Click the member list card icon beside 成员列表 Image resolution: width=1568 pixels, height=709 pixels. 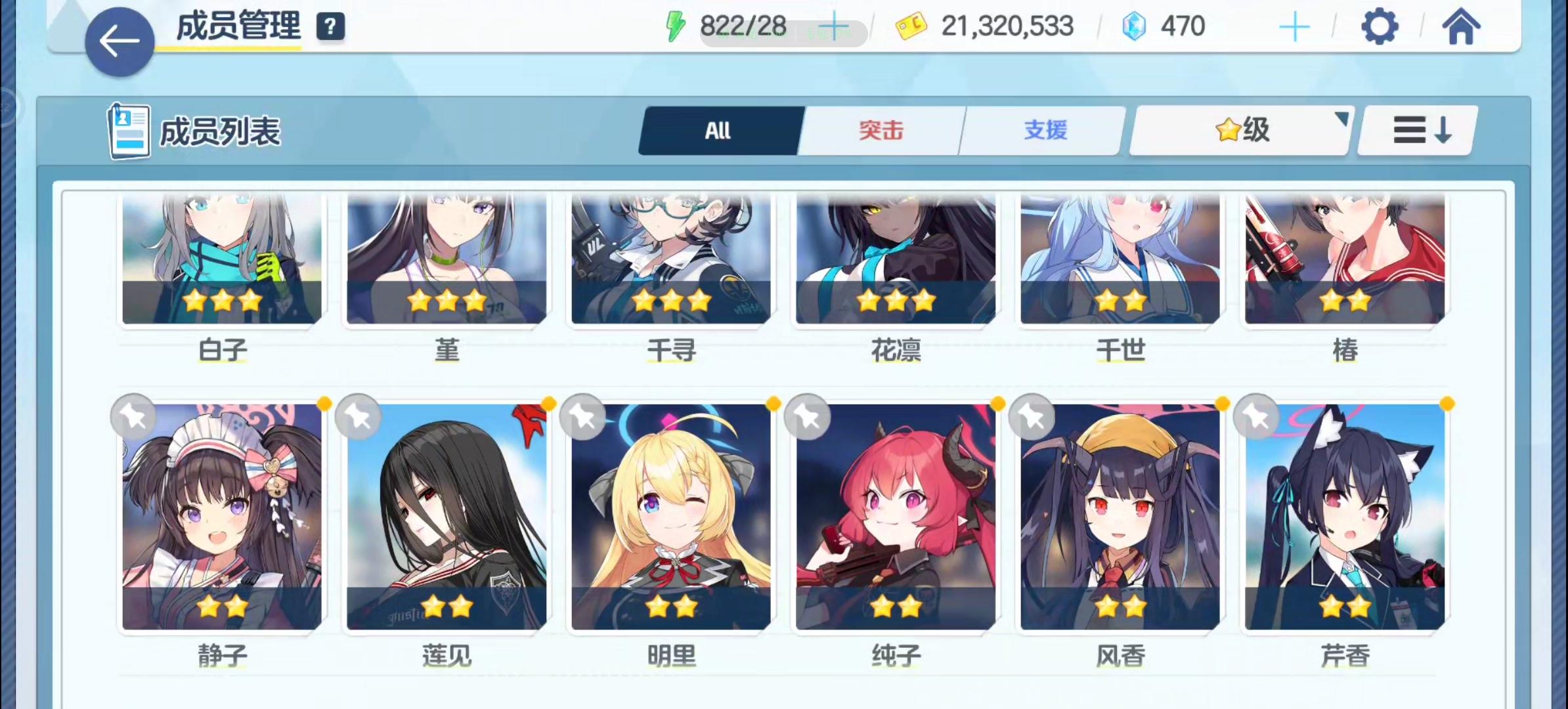(129, 129)
